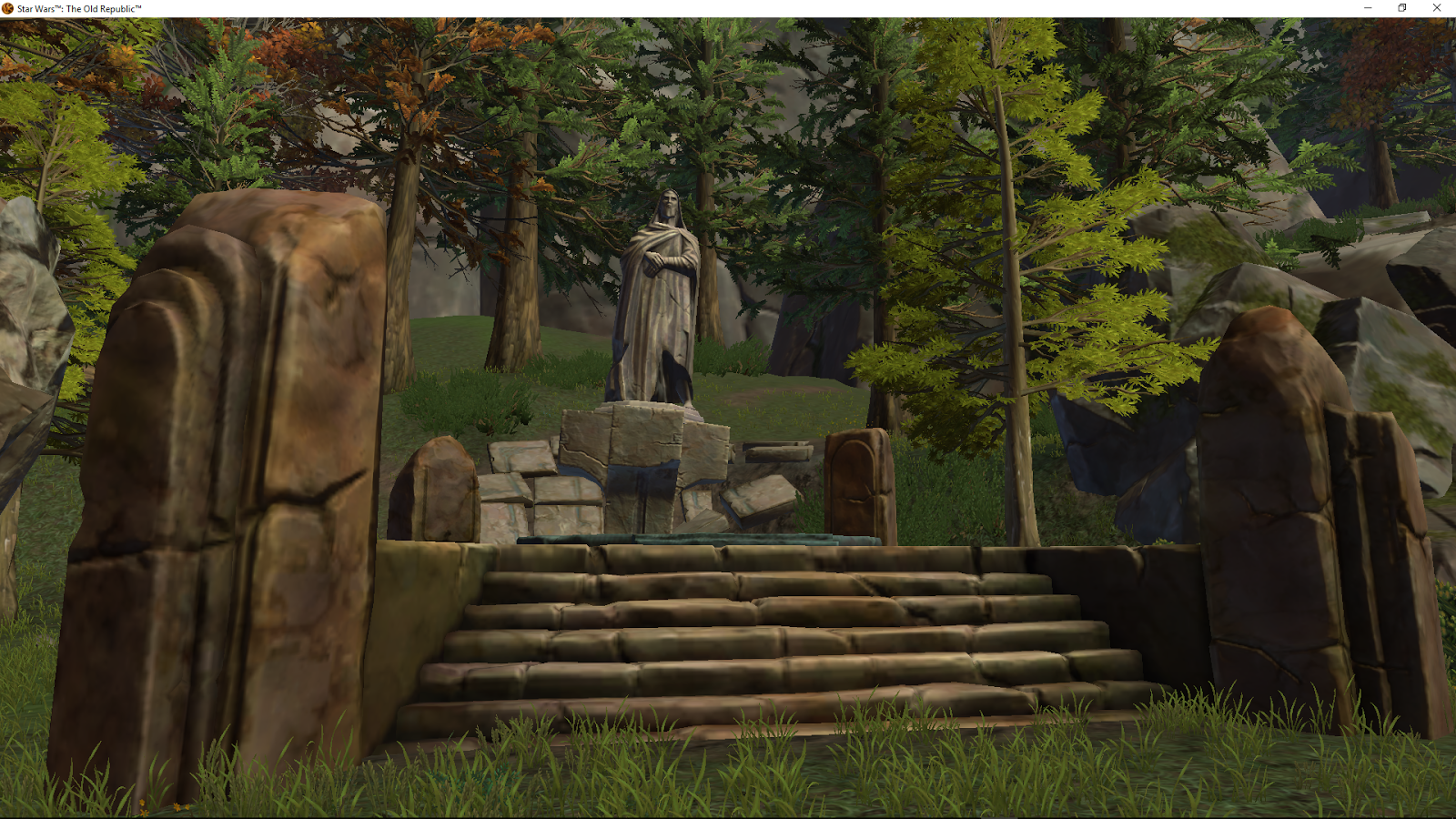
Task: Click the SWTOR game icon in the title bar
Action: tap(9, 7)
